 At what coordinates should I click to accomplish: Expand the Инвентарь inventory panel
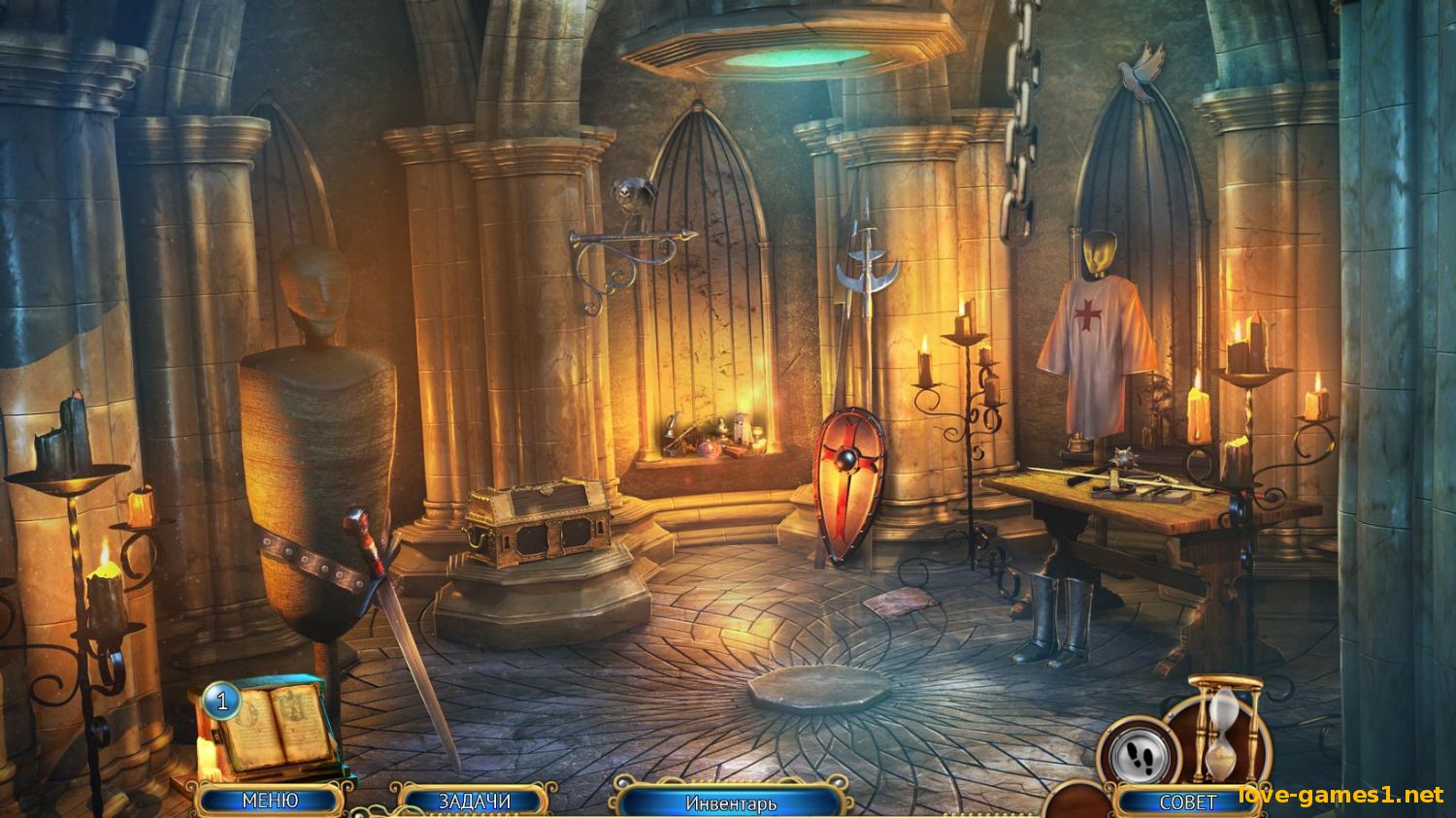[730, 802]
